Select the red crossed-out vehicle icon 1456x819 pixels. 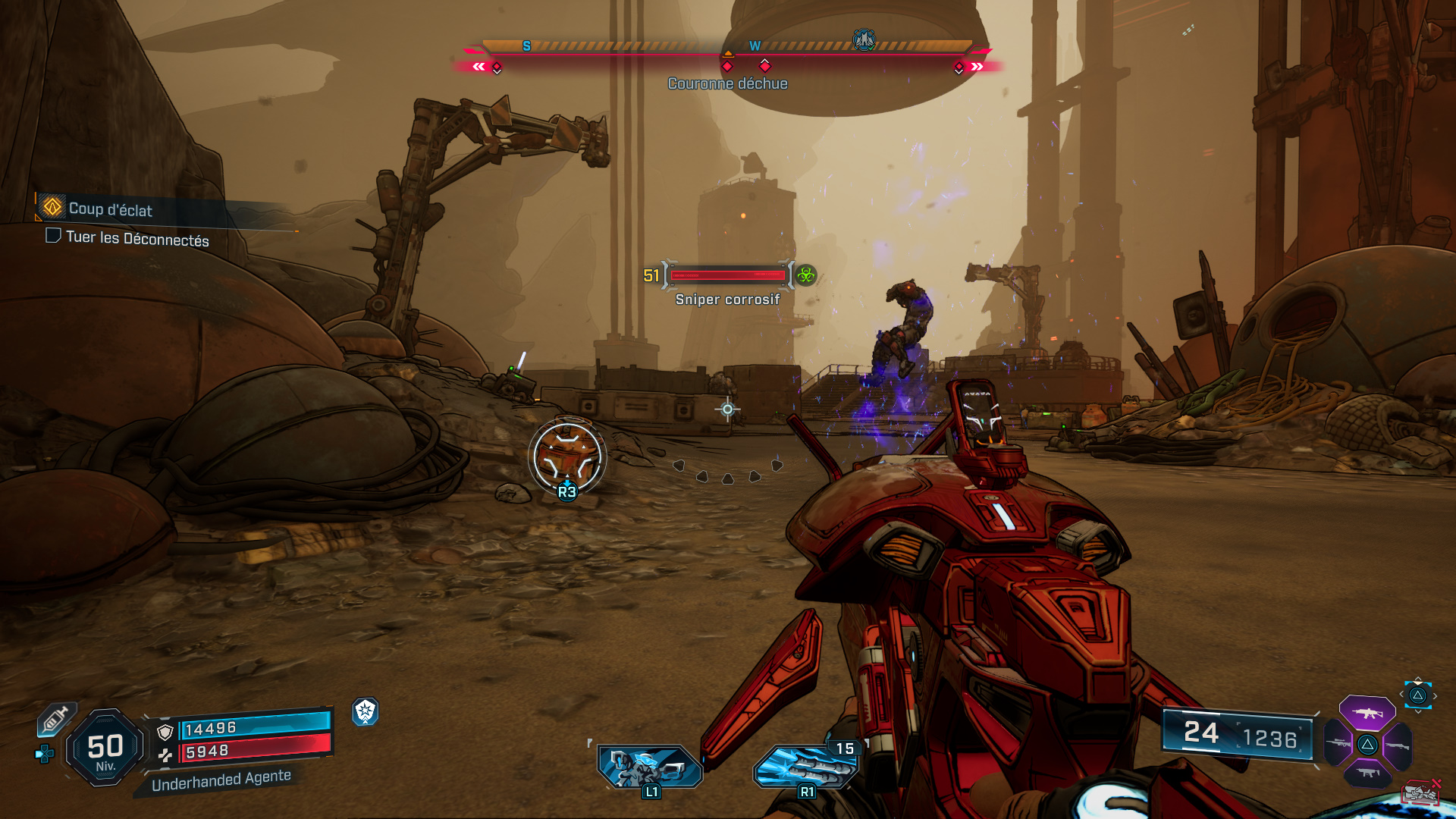pos(1420,792)
